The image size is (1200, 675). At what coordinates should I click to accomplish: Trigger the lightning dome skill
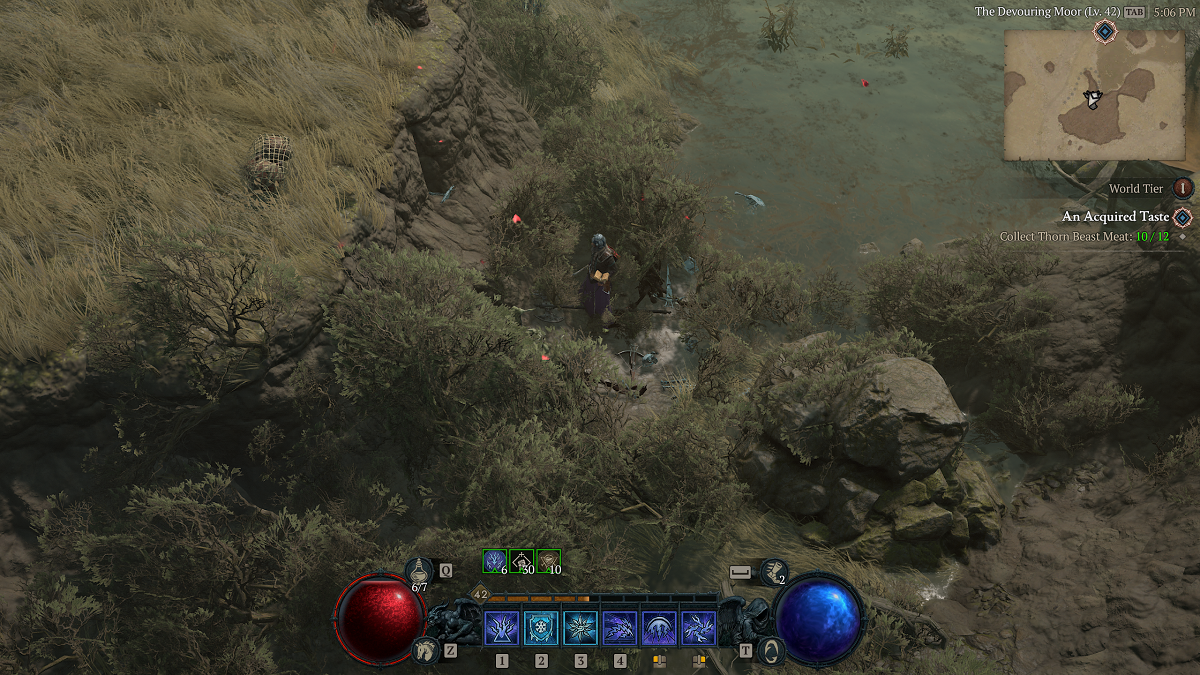659,629
